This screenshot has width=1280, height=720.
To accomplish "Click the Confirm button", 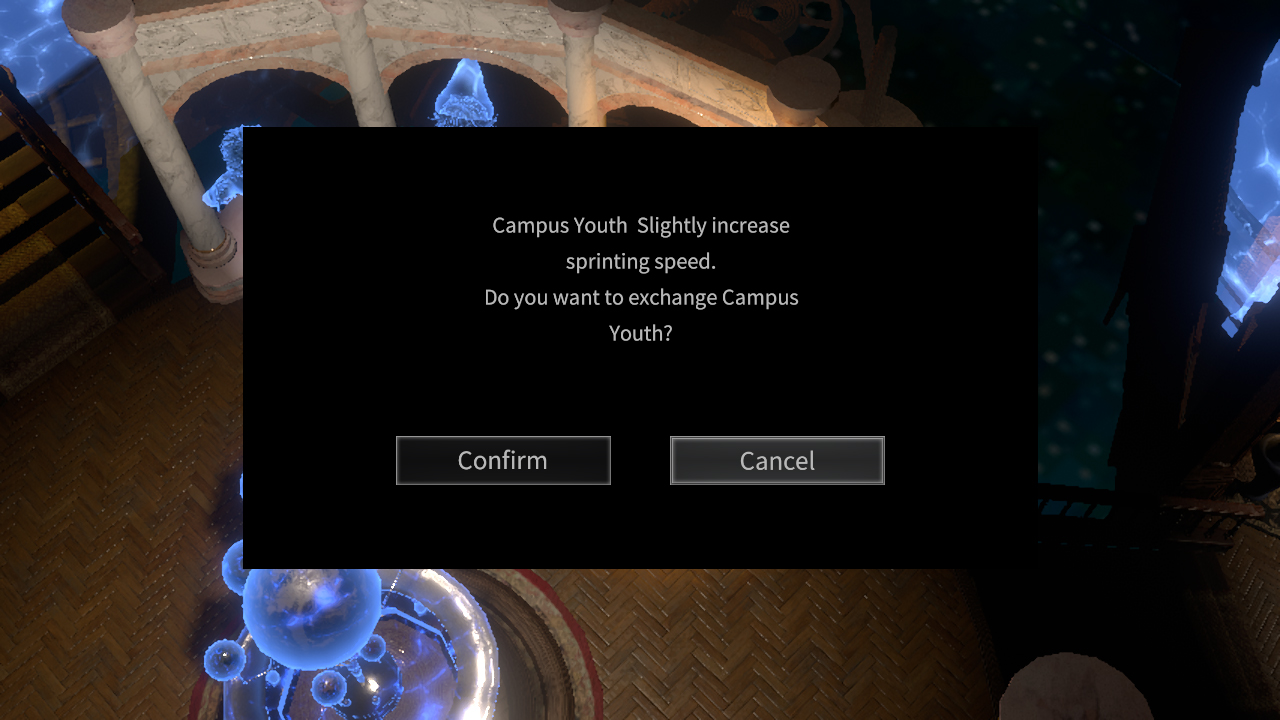I will 503,460.
